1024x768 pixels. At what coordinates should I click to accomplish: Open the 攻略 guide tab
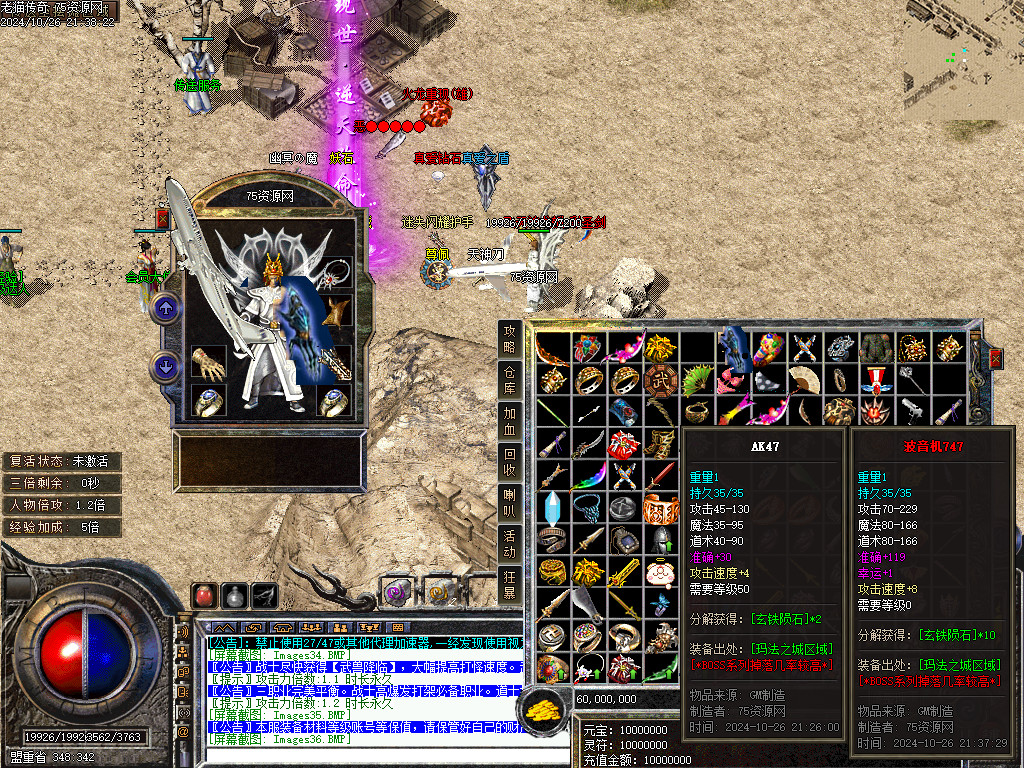click(510, 339)
